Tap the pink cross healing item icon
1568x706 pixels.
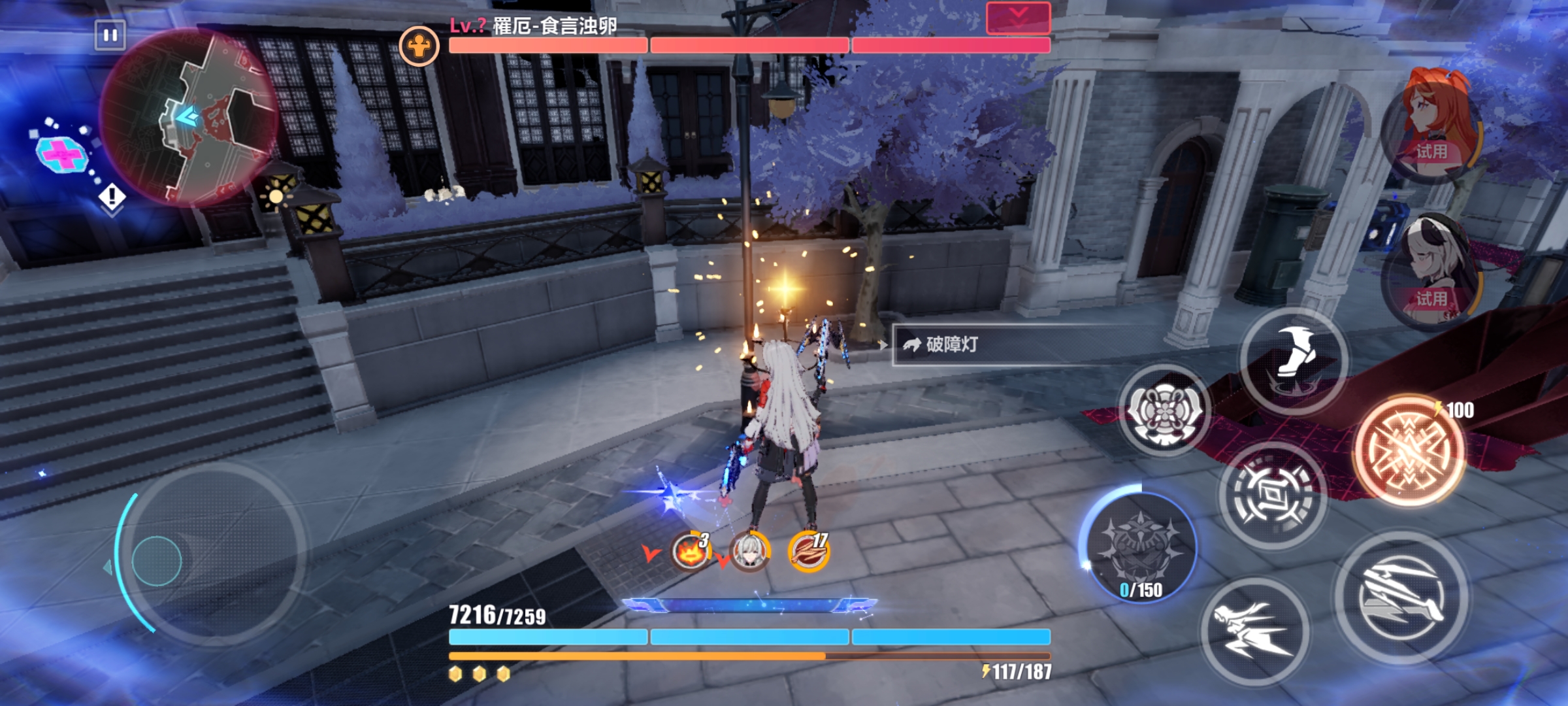tap(62, 154)
